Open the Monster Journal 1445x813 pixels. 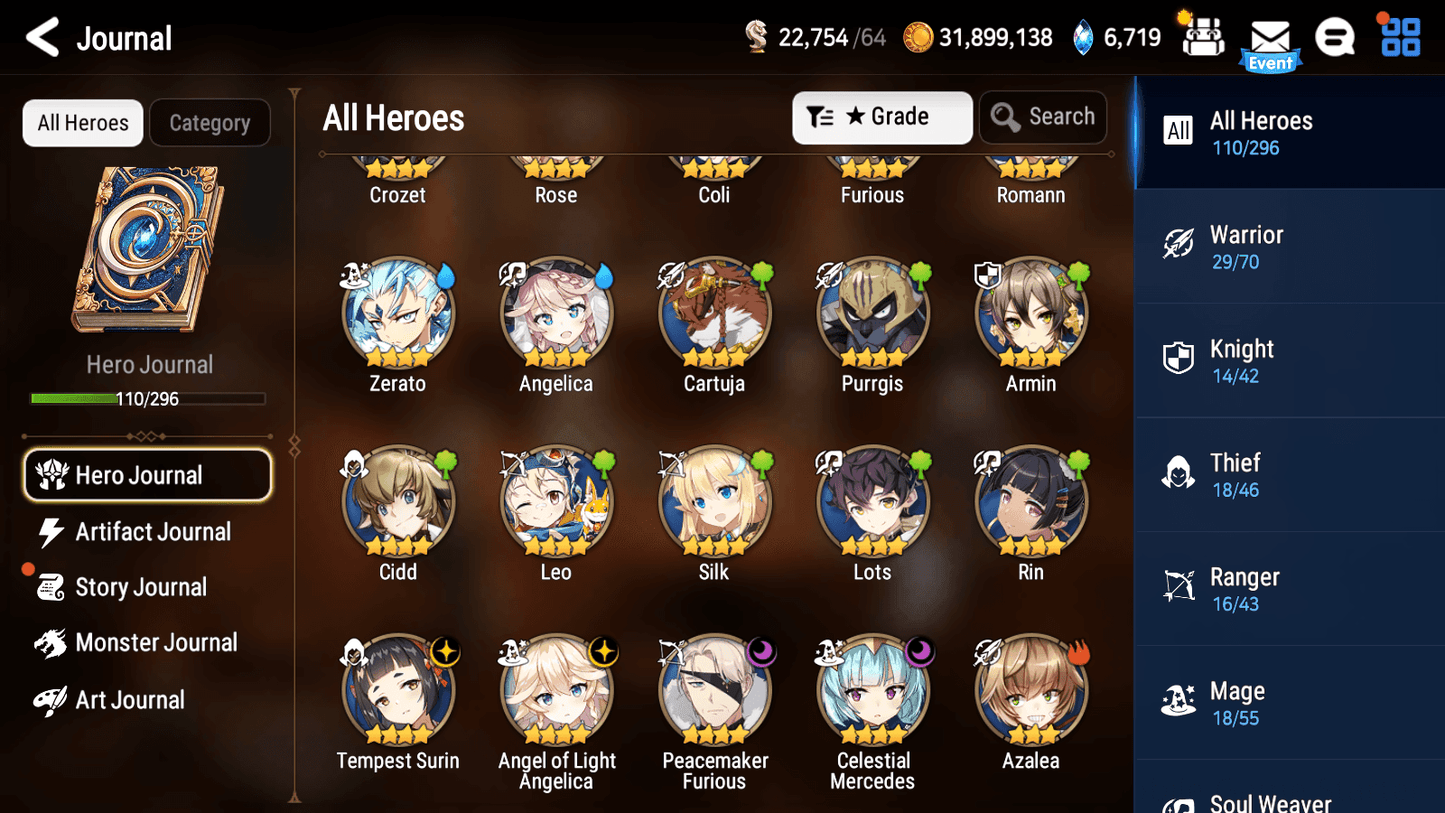157,643
